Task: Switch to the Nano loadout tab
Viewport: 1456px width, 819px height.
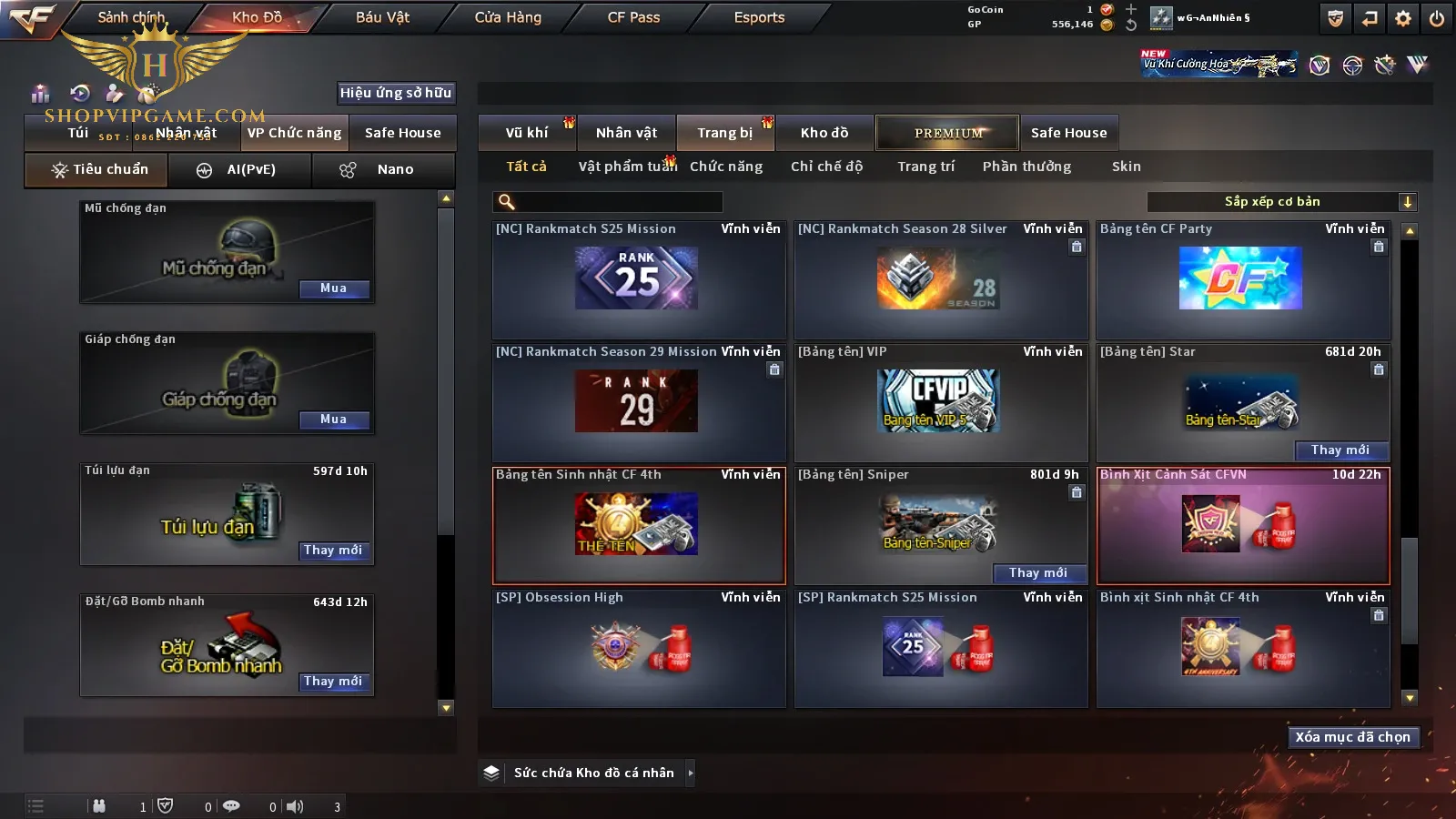Action: (x=383, y=170)
